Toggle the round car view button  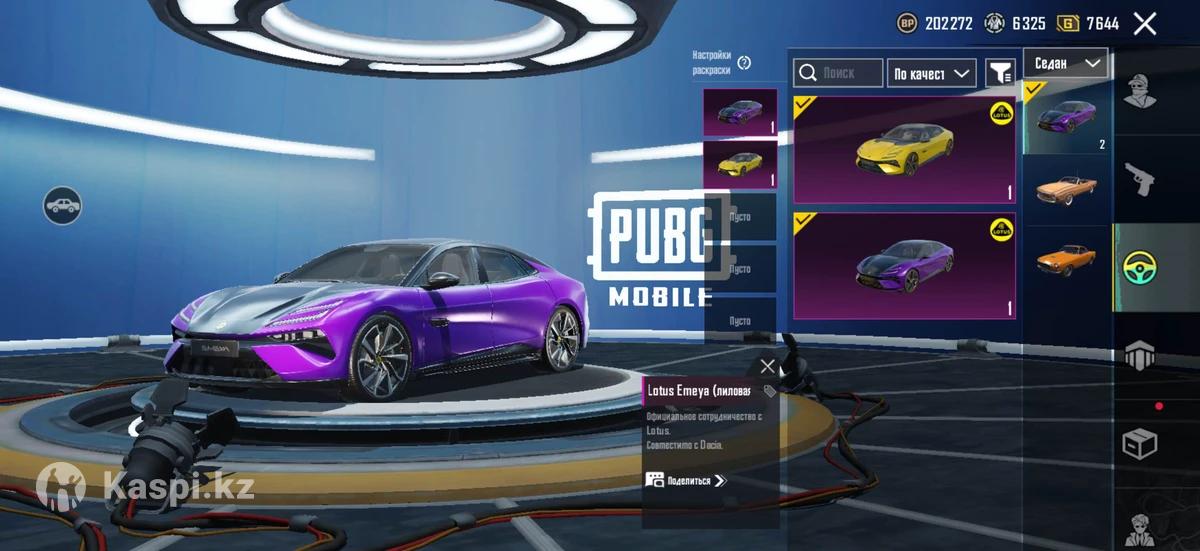coord(63,206)
